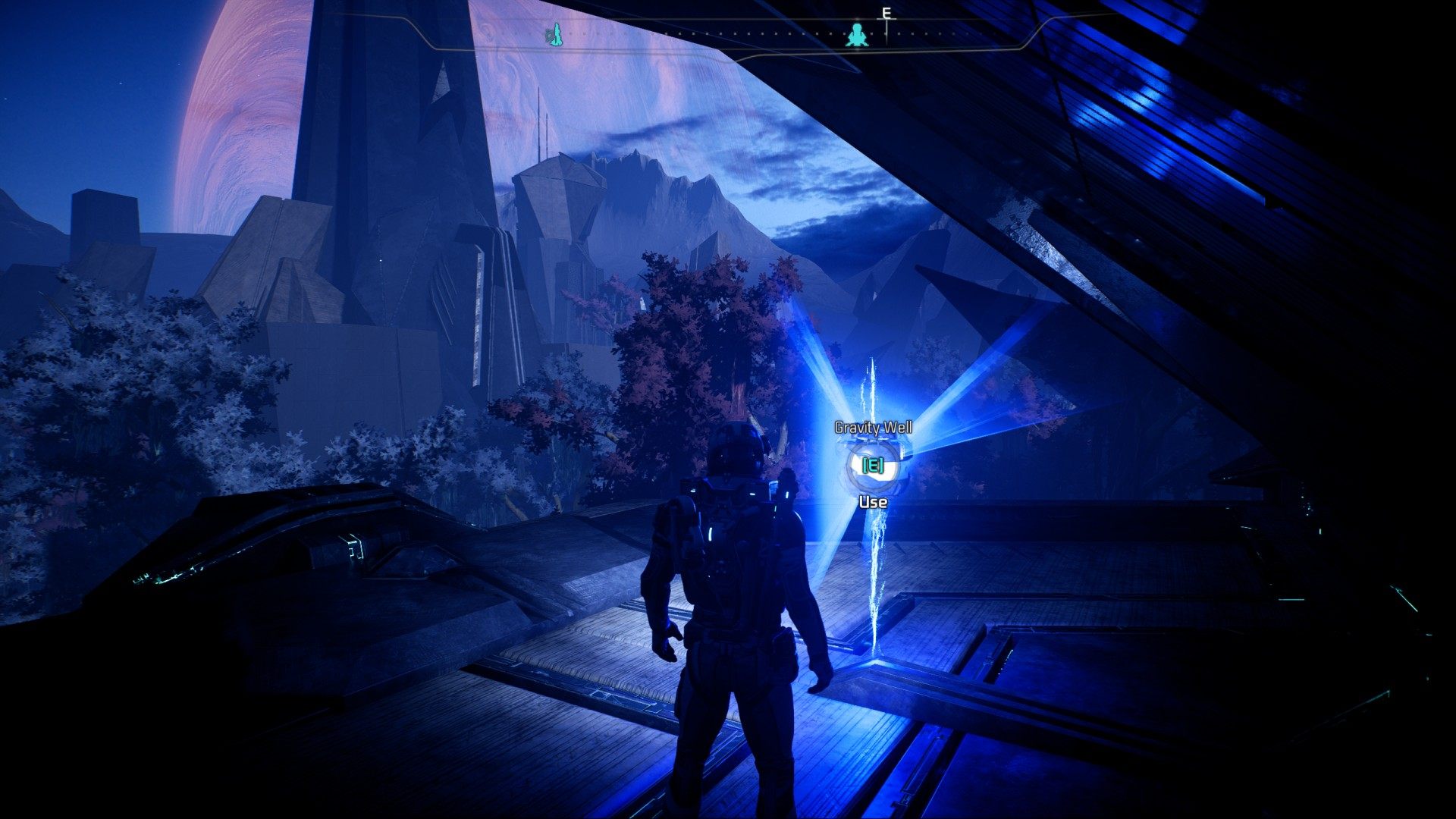
Task: Click the East heading indicator on the compass
Action: (x=885, y=13)
